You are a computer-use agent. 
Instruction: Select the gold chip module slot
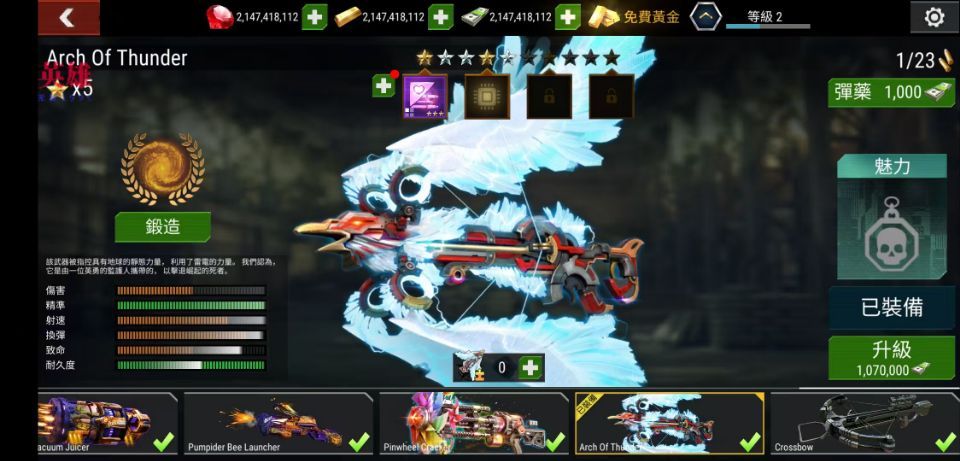click(x=487, y=96)
